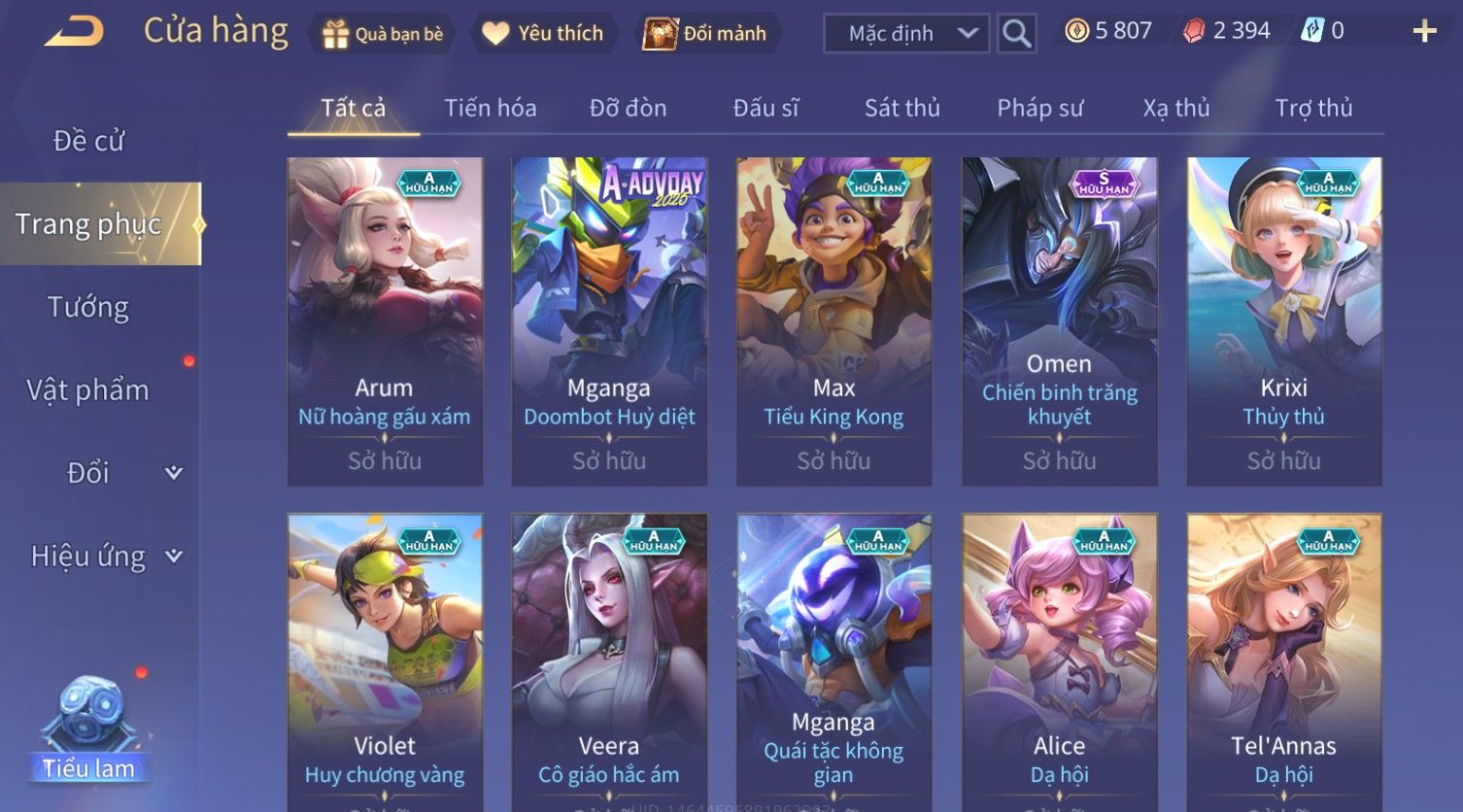This screenshot has height=812, width=1463.
Task: Expand the Hiệu ứng menu
Action: click(x=105, y=557)
